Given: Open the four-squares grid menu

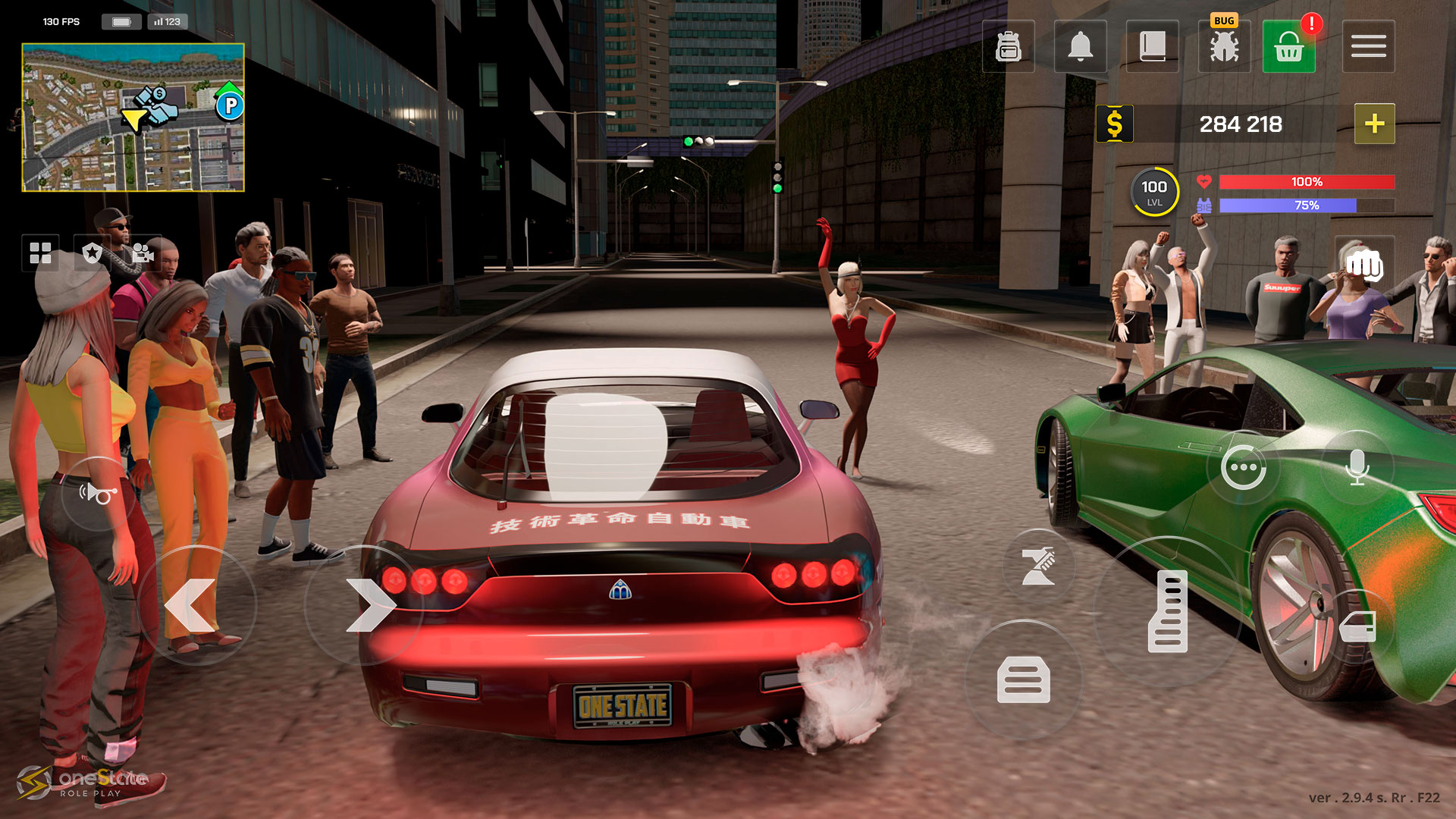Looking at the screenshot, I should pos(40,253).
